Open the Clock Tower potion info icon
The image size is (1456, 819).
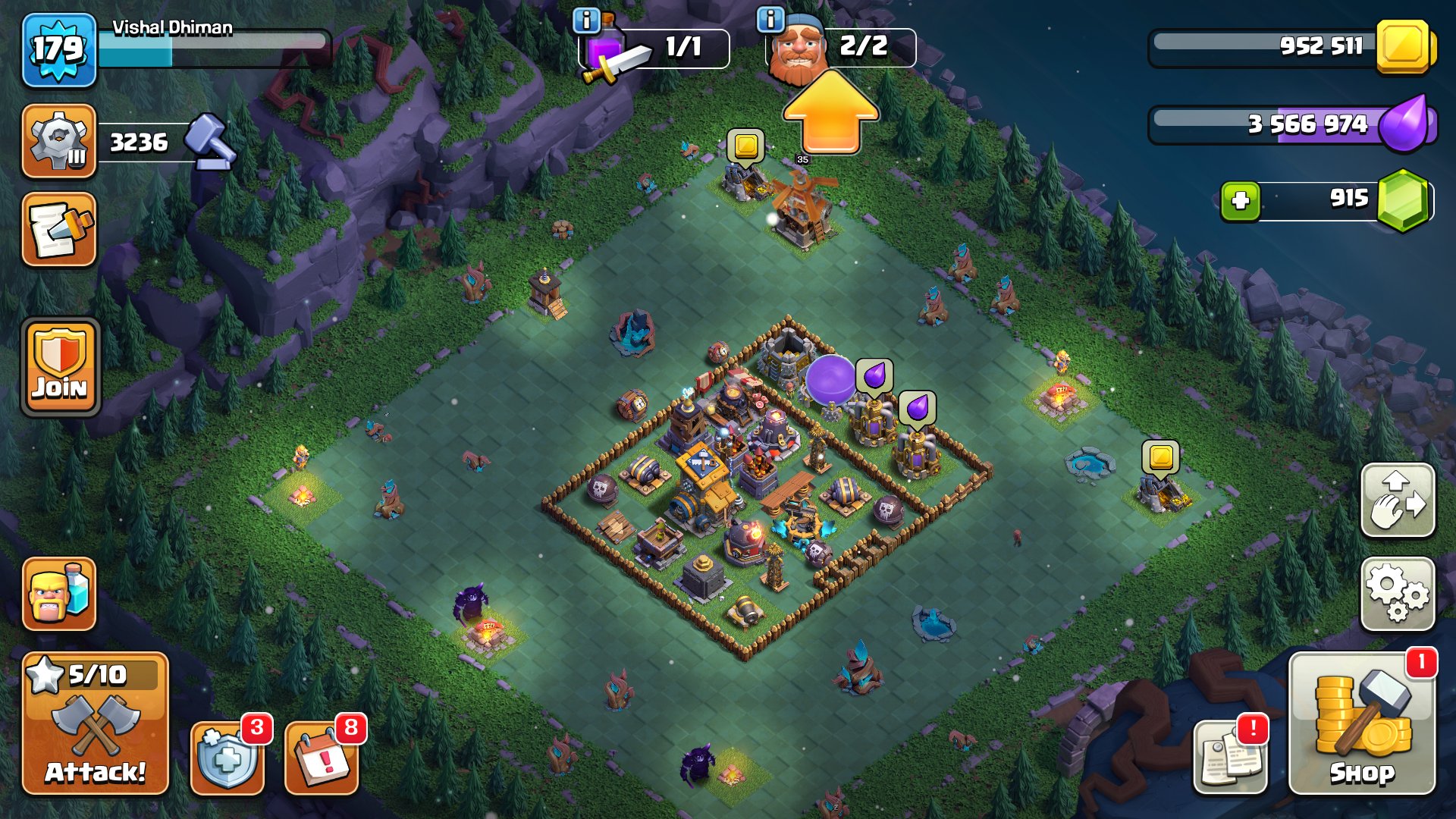coord(586,20)
